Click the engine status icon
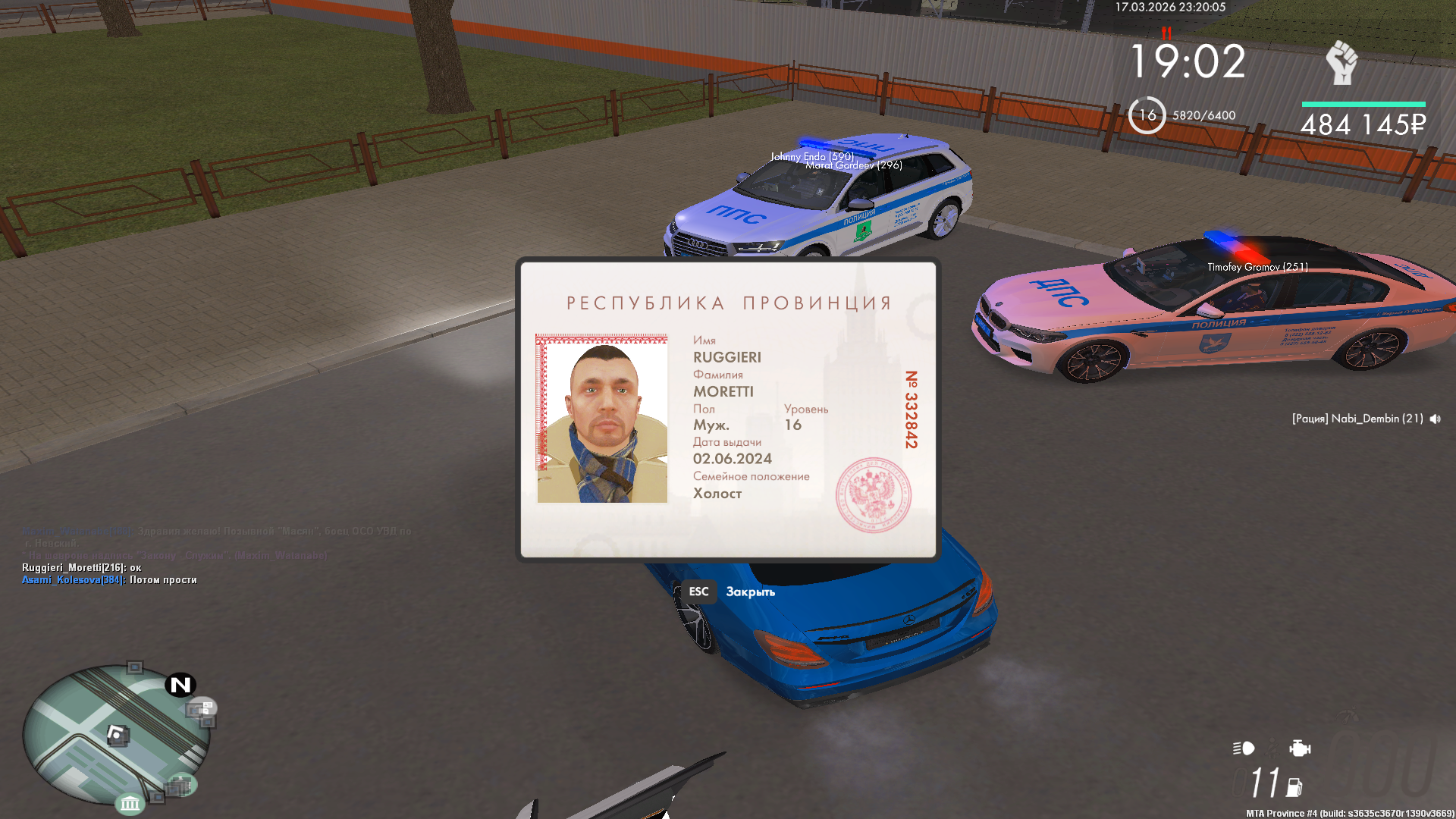The image size is (1456, 819). click(x=1299, y=748)
